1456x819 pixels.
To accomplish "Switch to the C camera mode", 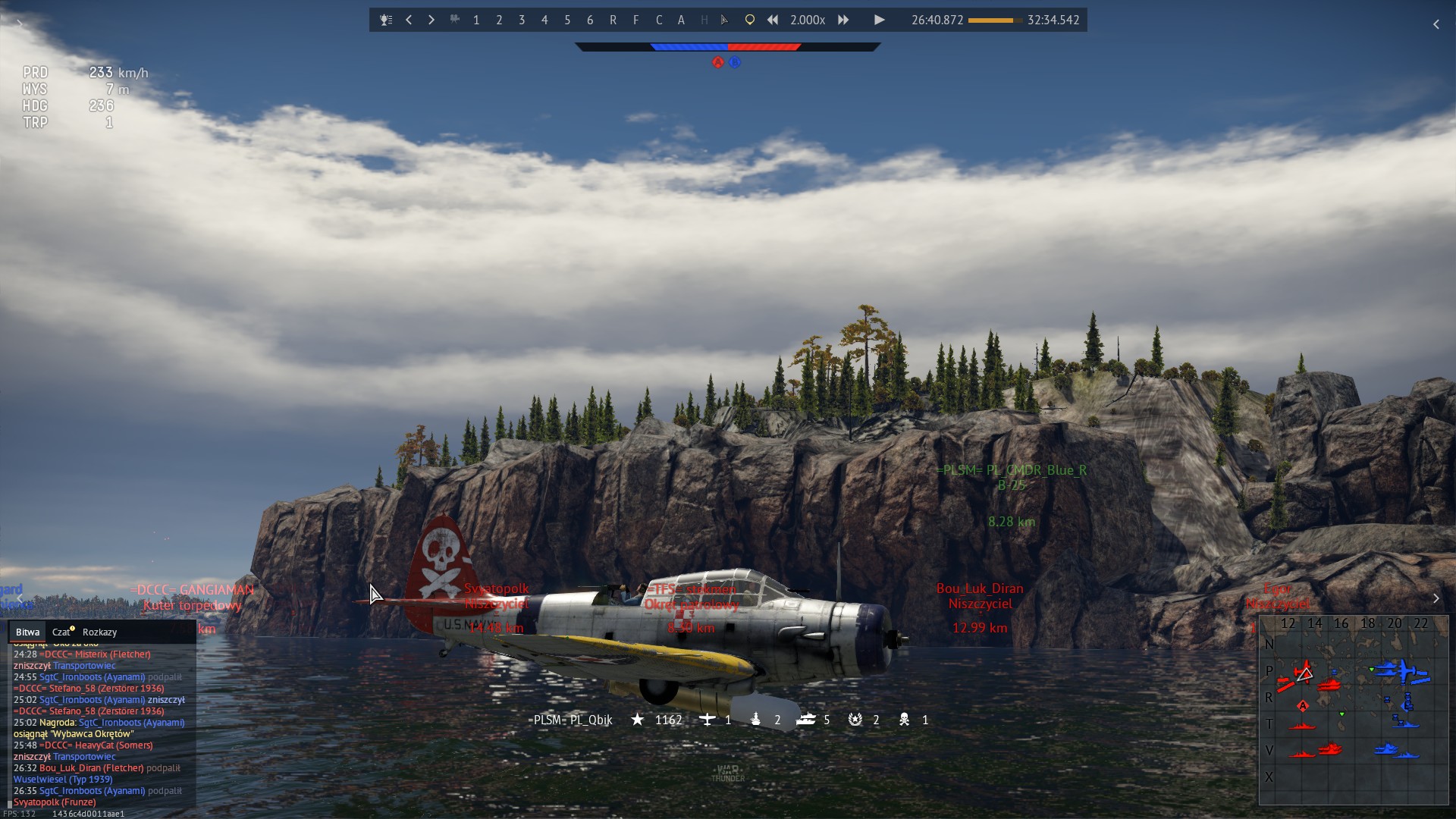I will [x=658, y=20].
